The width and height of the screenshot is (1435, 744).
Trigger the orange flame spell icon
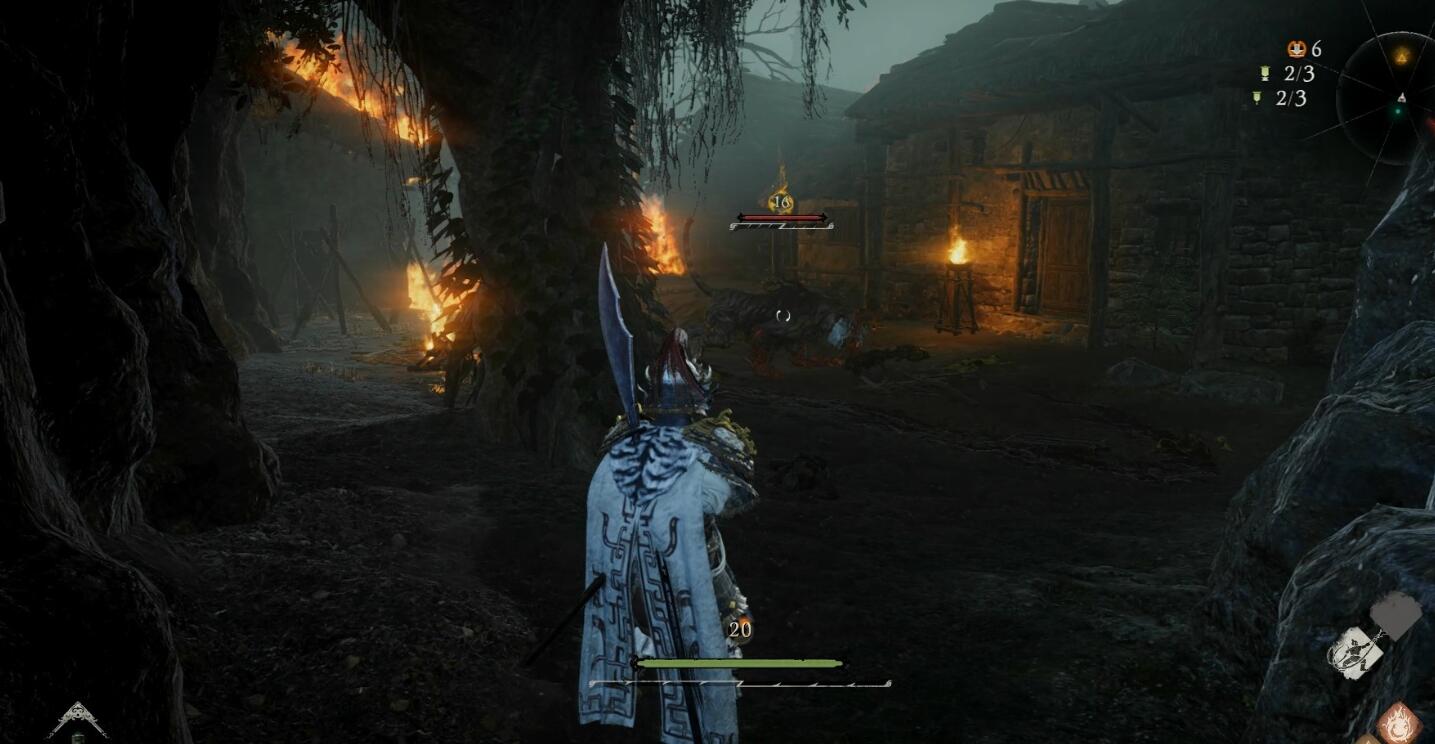pyautogui.click(x=1399, y=723)
